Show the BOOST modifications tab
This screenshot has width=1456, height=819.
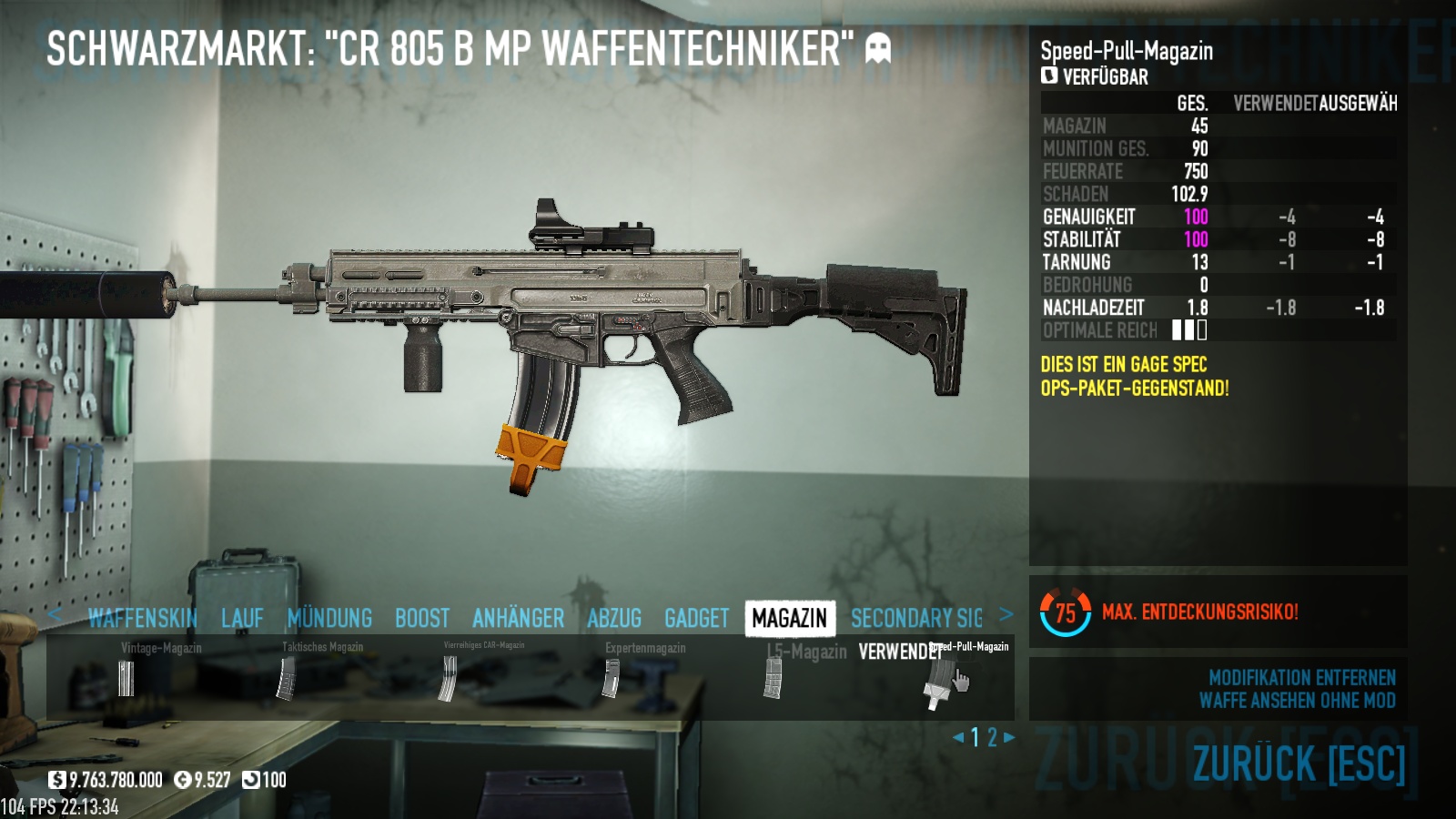[x=422, y=619]
